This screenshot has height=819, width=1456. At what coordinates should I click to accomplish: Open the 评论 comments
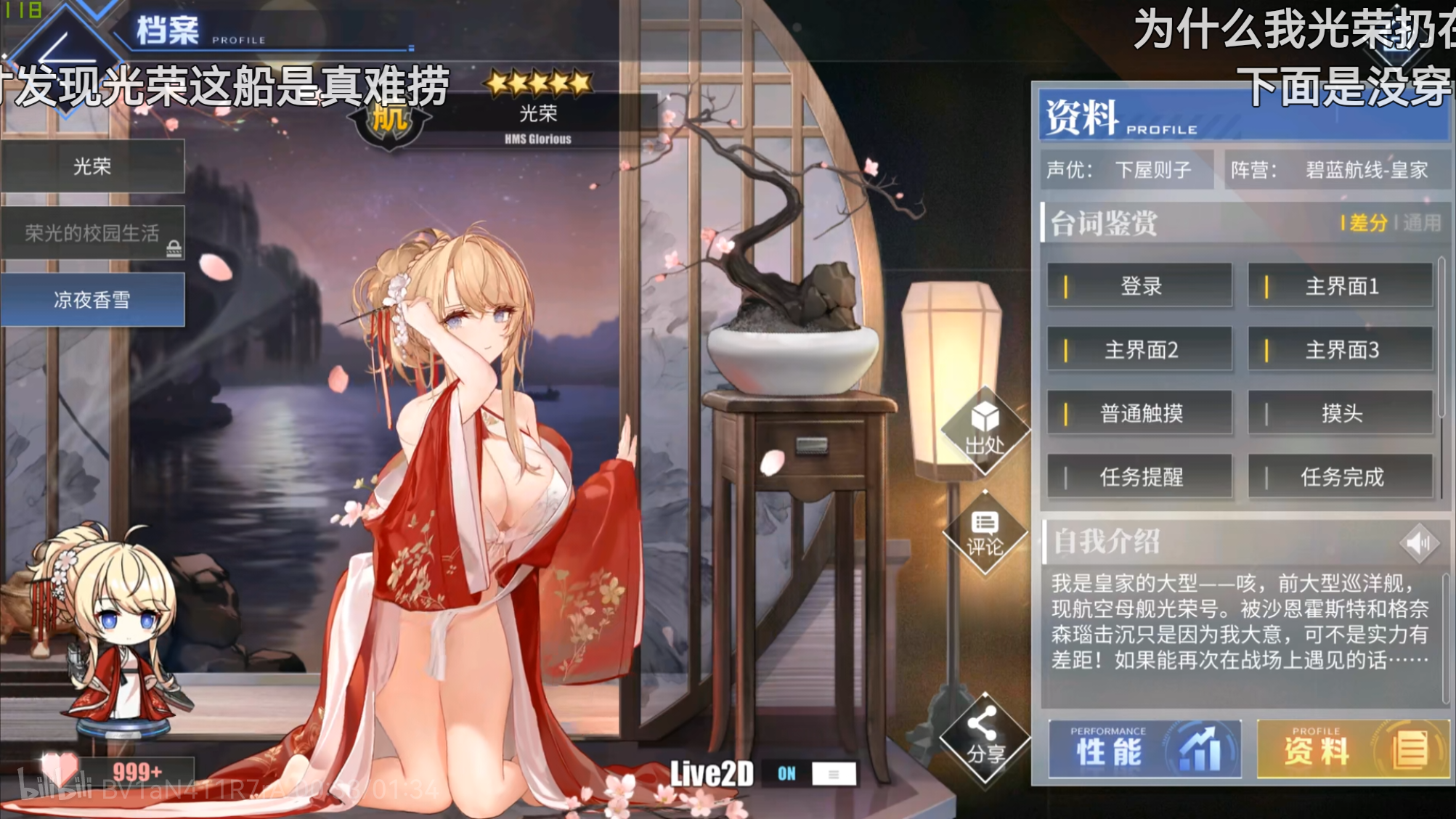(985, 534)
